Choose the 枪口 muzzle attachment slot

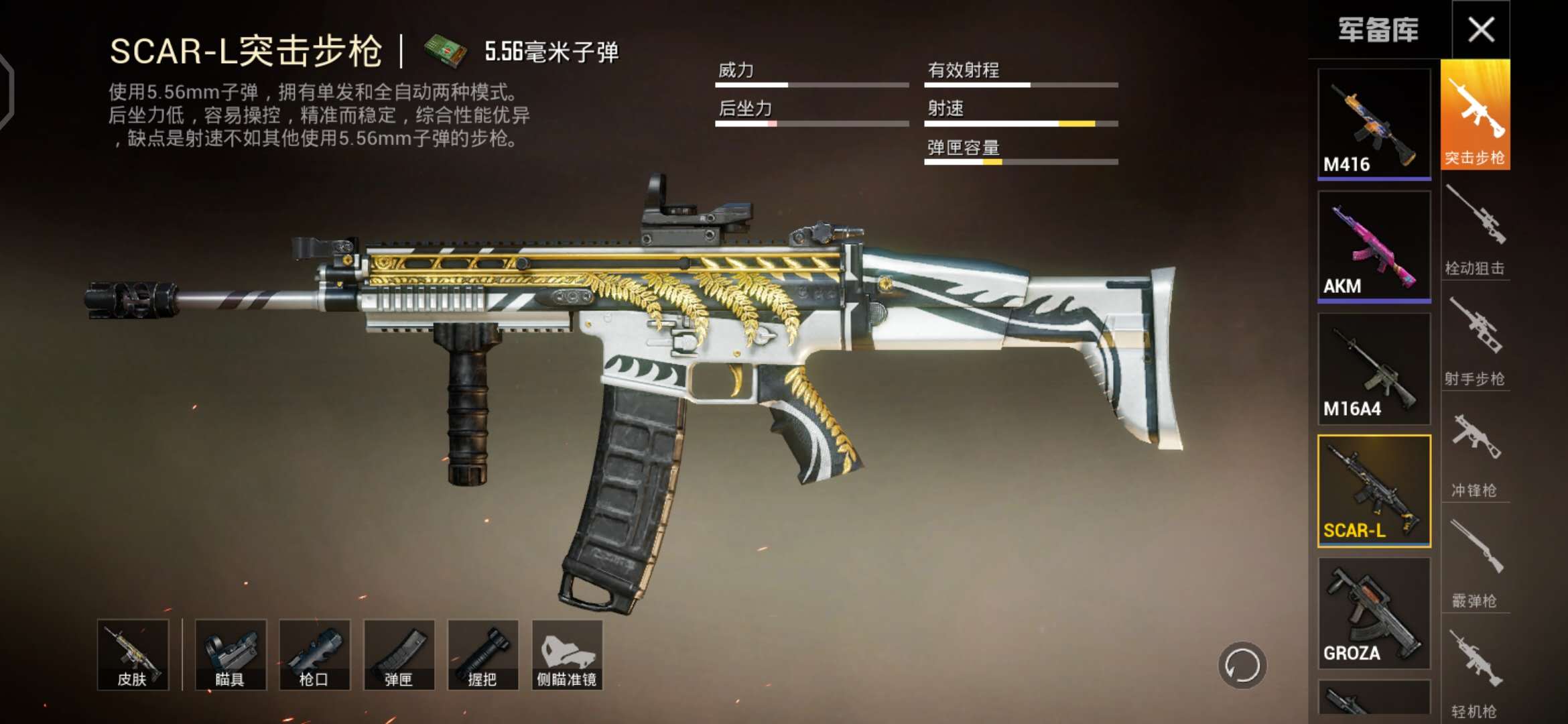pyautogui.click(x=314, y=655)
